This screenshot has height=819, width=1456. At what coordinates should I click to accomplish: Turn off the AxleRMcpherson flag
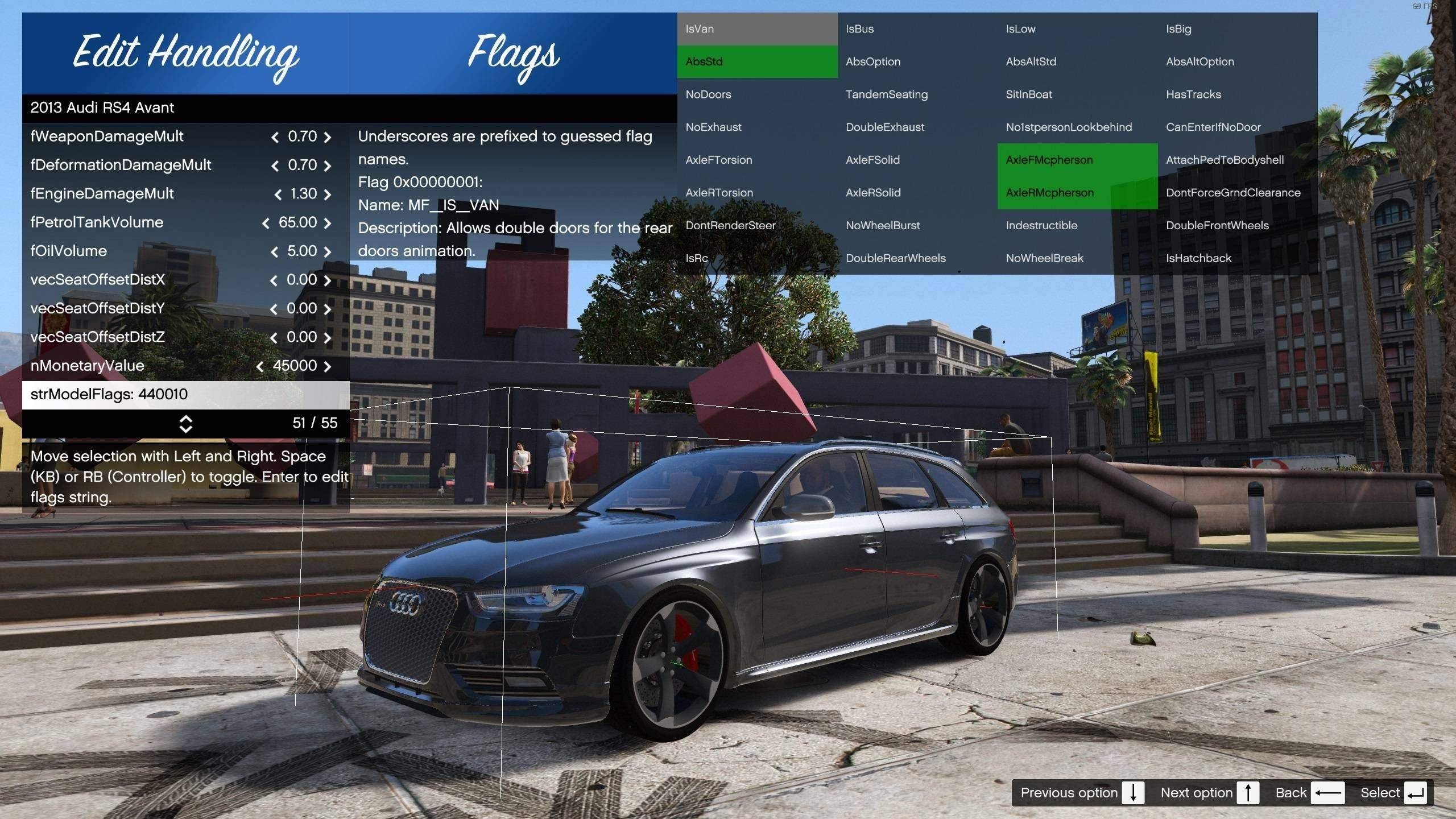[1077, 193]
